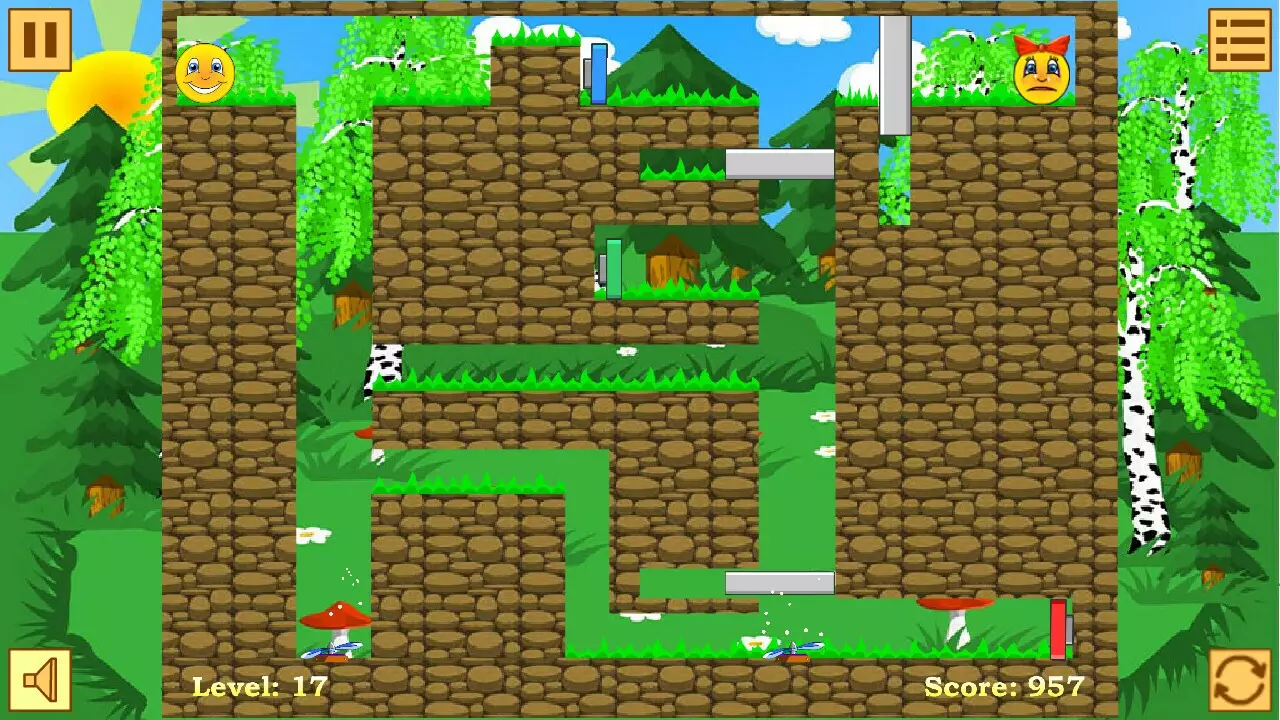
Task: Click the gray vertical bar near sad face
Action: (893, 75)
